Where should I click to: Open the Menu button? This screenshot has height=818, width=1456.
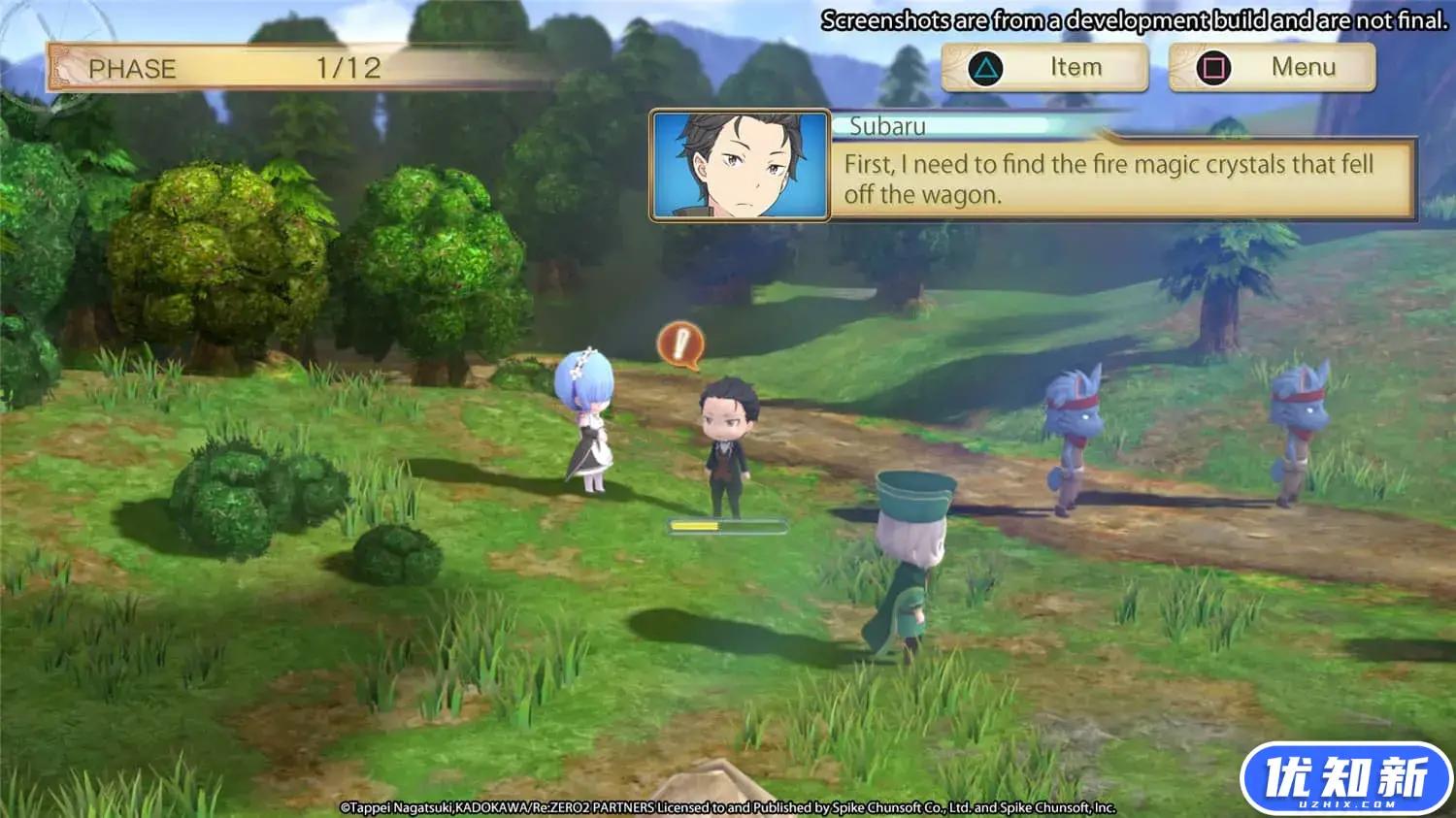coord(1272,68)
